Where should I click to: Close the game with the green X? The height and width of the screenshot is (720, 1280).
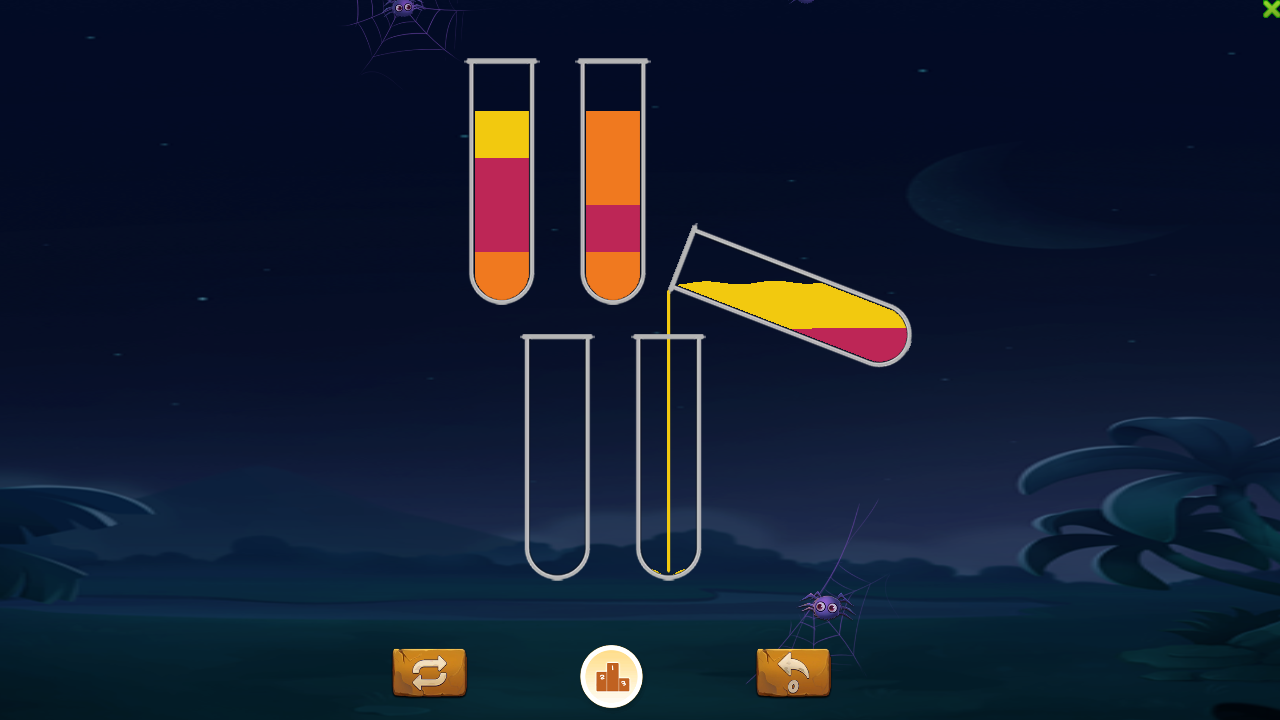[x=1271, y=8]
